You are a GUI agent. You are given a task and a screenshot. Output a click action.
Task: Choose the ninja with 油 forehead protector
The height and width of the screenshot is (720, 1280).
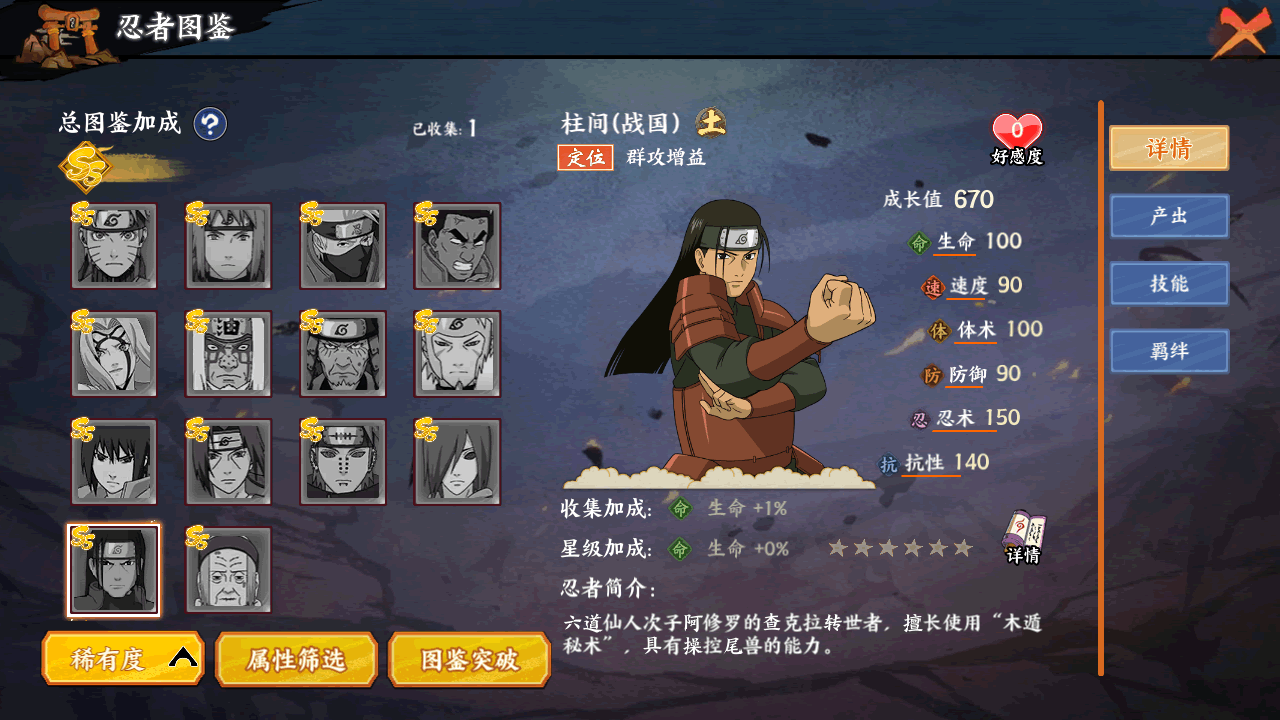[x=229, y=354]
